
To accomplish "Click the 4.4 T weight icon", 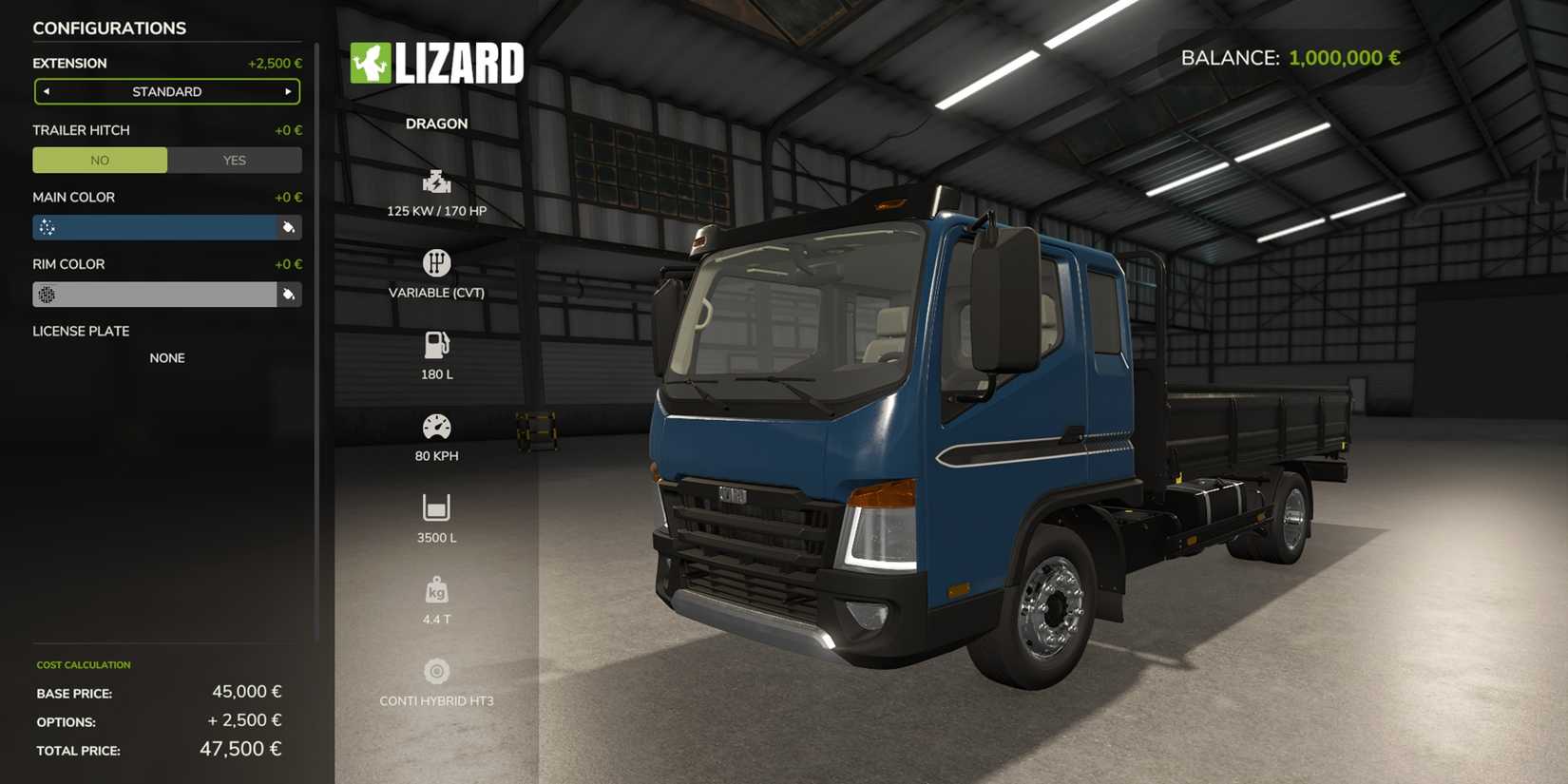I will point(436,589).
